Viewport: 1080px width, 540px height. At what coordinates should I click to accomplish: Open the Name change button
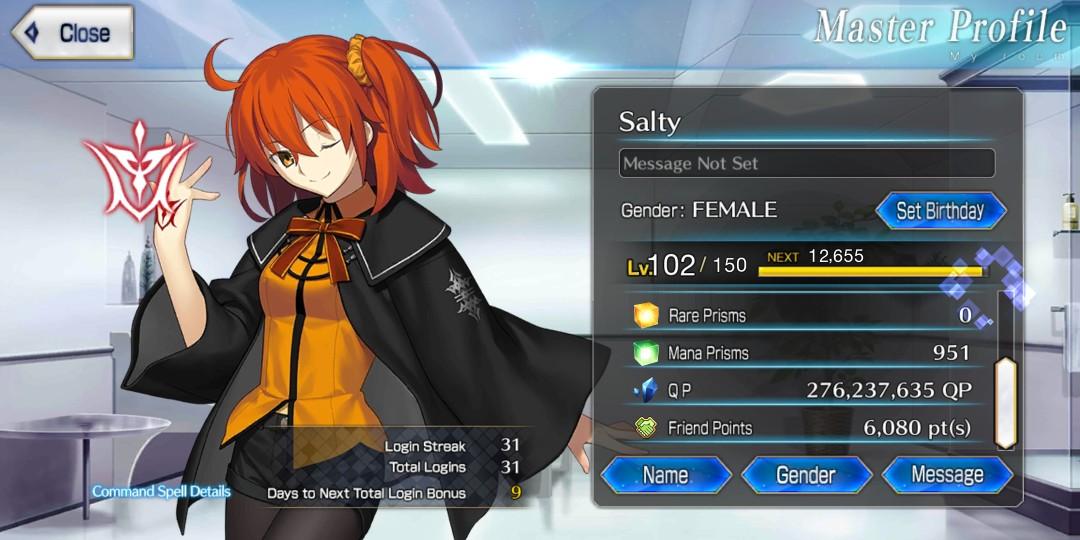click(x=666, y=474)
